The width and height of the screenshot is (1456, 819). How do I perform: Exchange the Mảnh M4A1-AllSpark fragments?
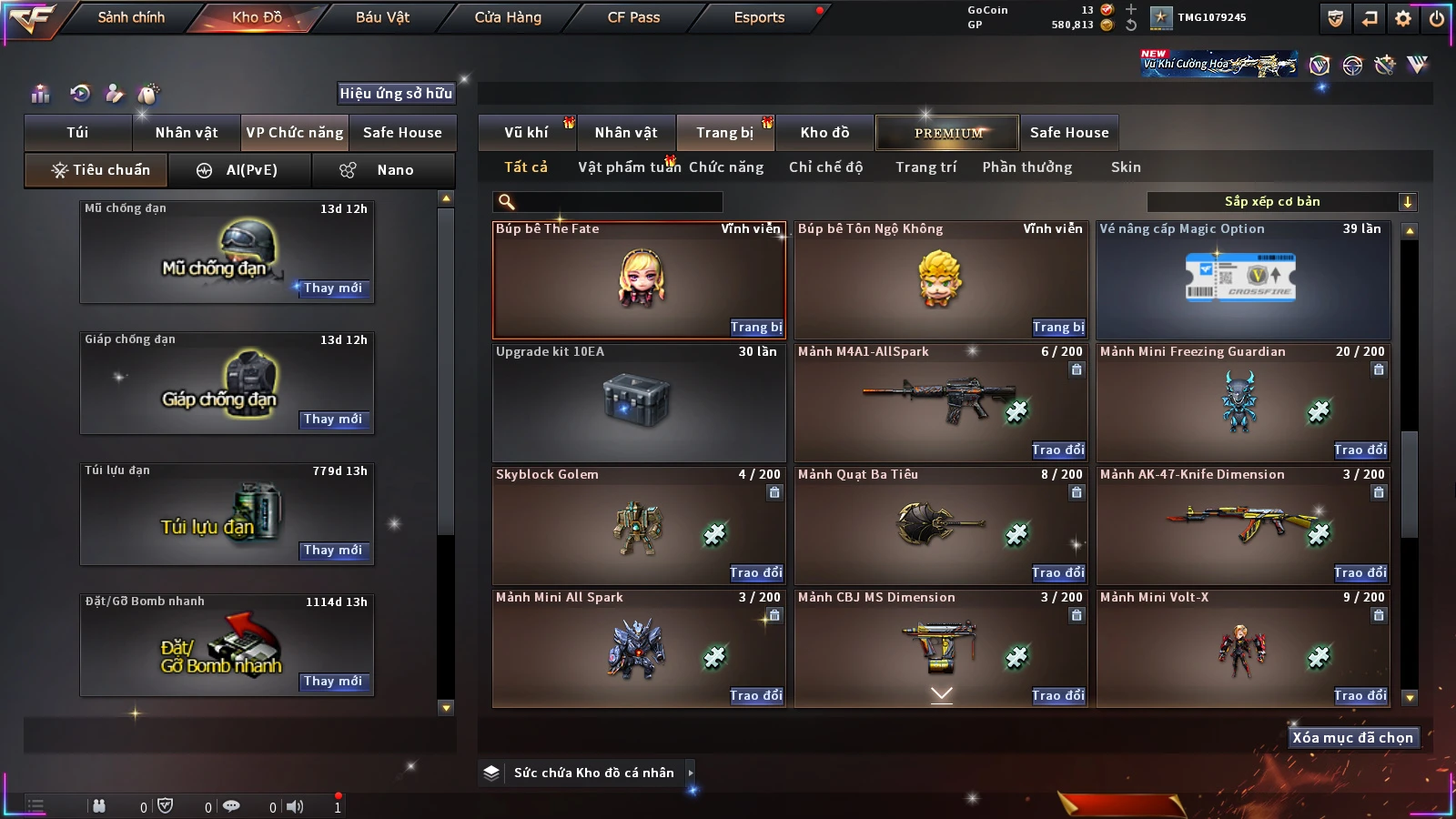pyautogui.click(x=1057, y=450)
